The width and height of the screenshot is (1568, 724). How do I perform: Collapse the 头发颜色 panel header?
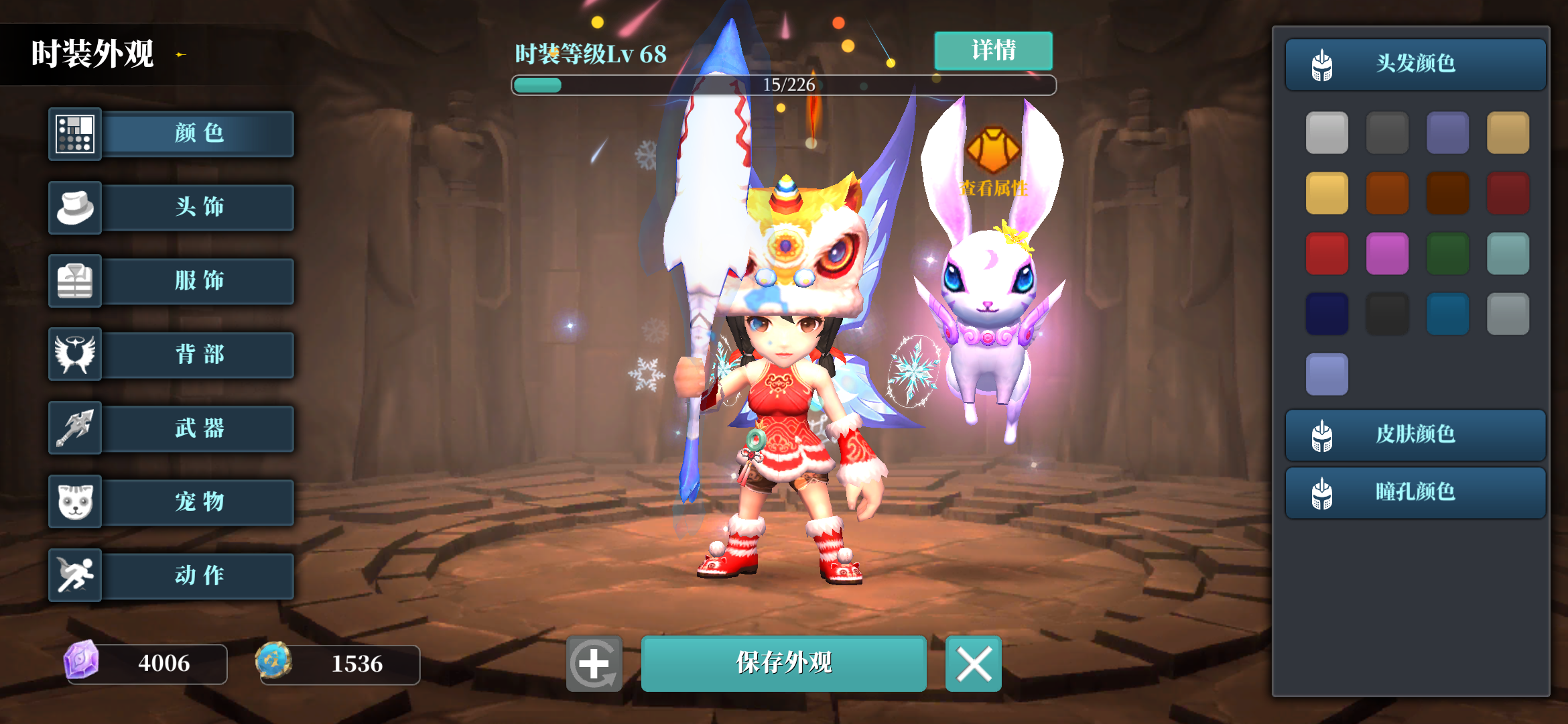pos(1414,64)
